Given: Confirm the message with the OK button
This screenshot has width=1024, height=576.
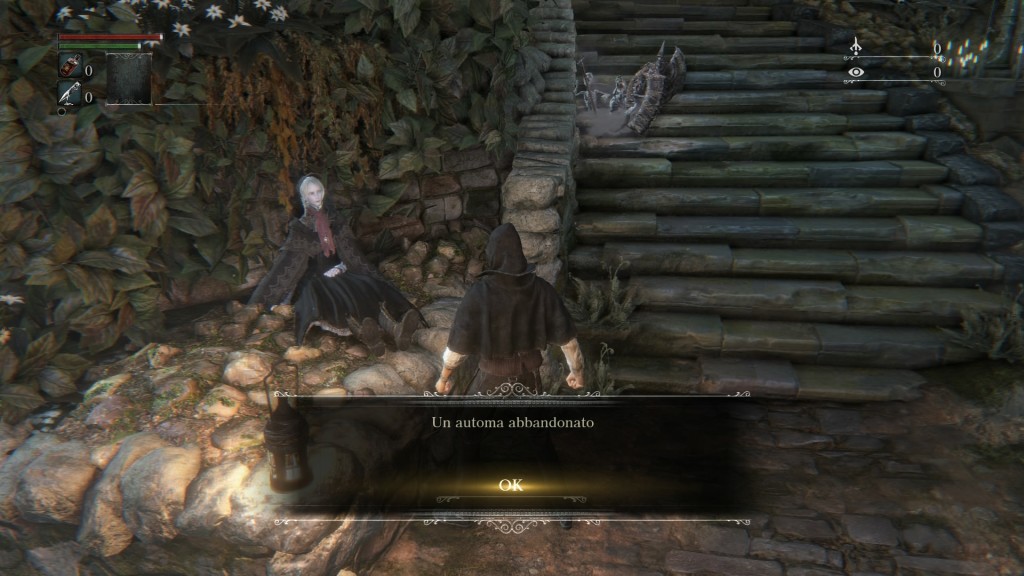Looking at the screenshot, I should tap(511, 486).
